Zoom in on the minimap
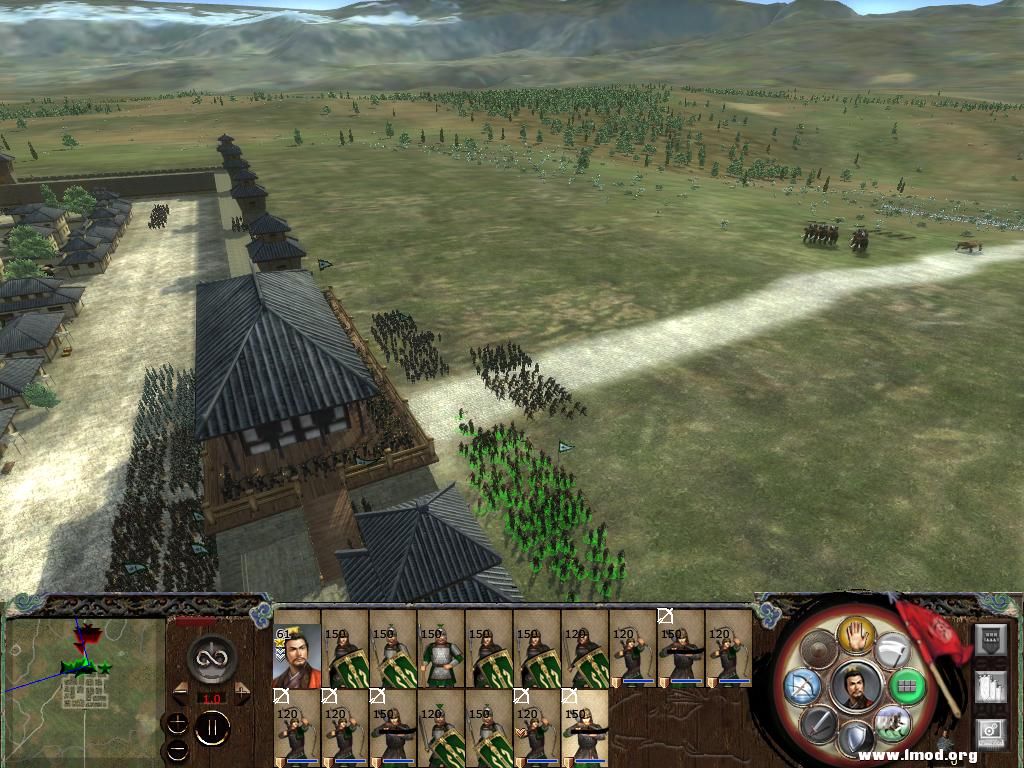 coord(177,724)
